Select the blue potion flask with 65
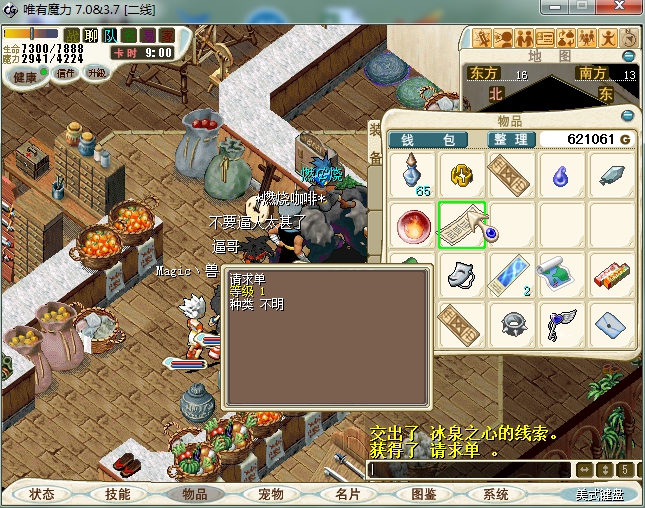 pyautogui.click(x=412, y=175)
